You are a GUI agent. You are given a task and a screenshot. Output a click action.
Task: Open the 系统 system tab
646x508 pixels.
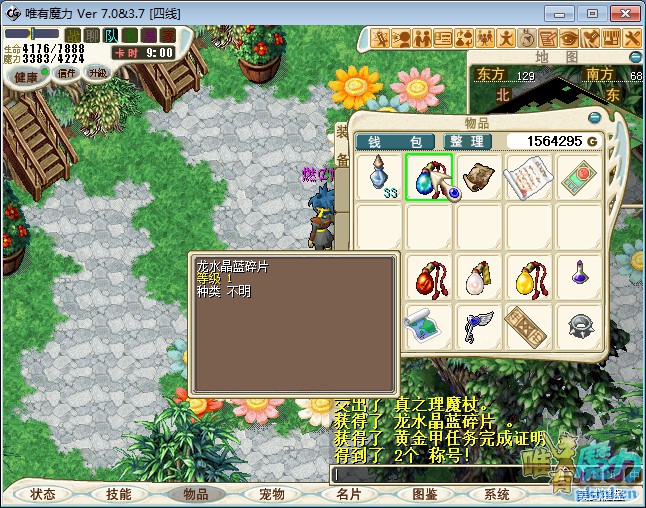click(497, 495)
